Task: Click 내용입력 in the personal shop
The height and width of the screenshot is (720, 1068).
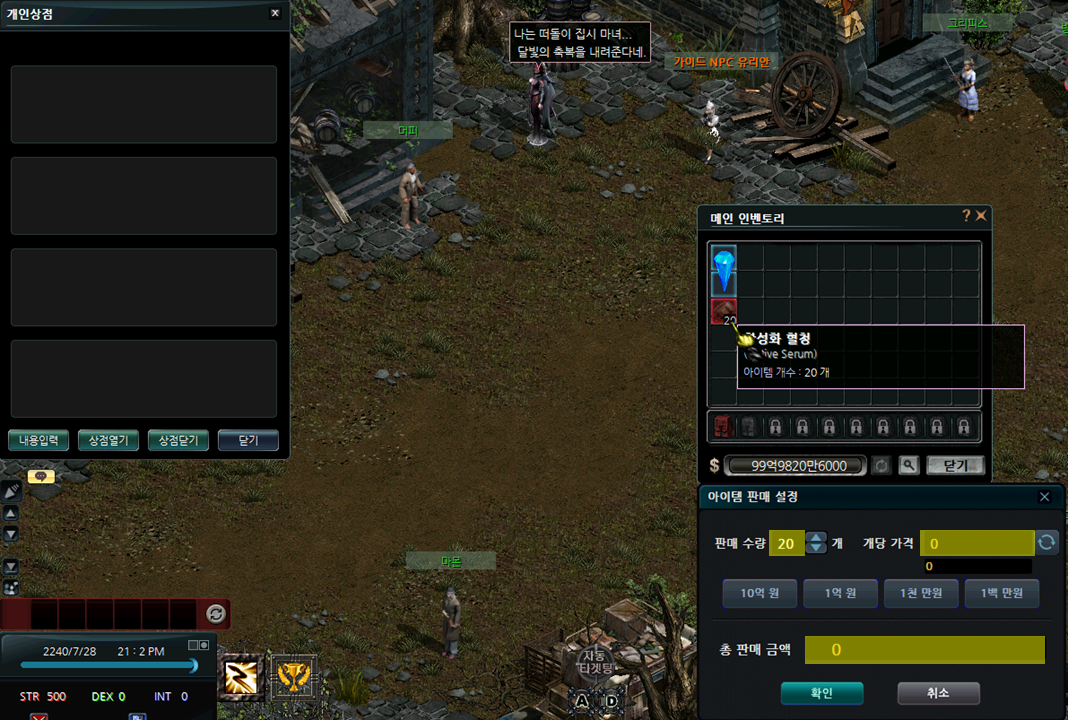Action: point(39,440)
